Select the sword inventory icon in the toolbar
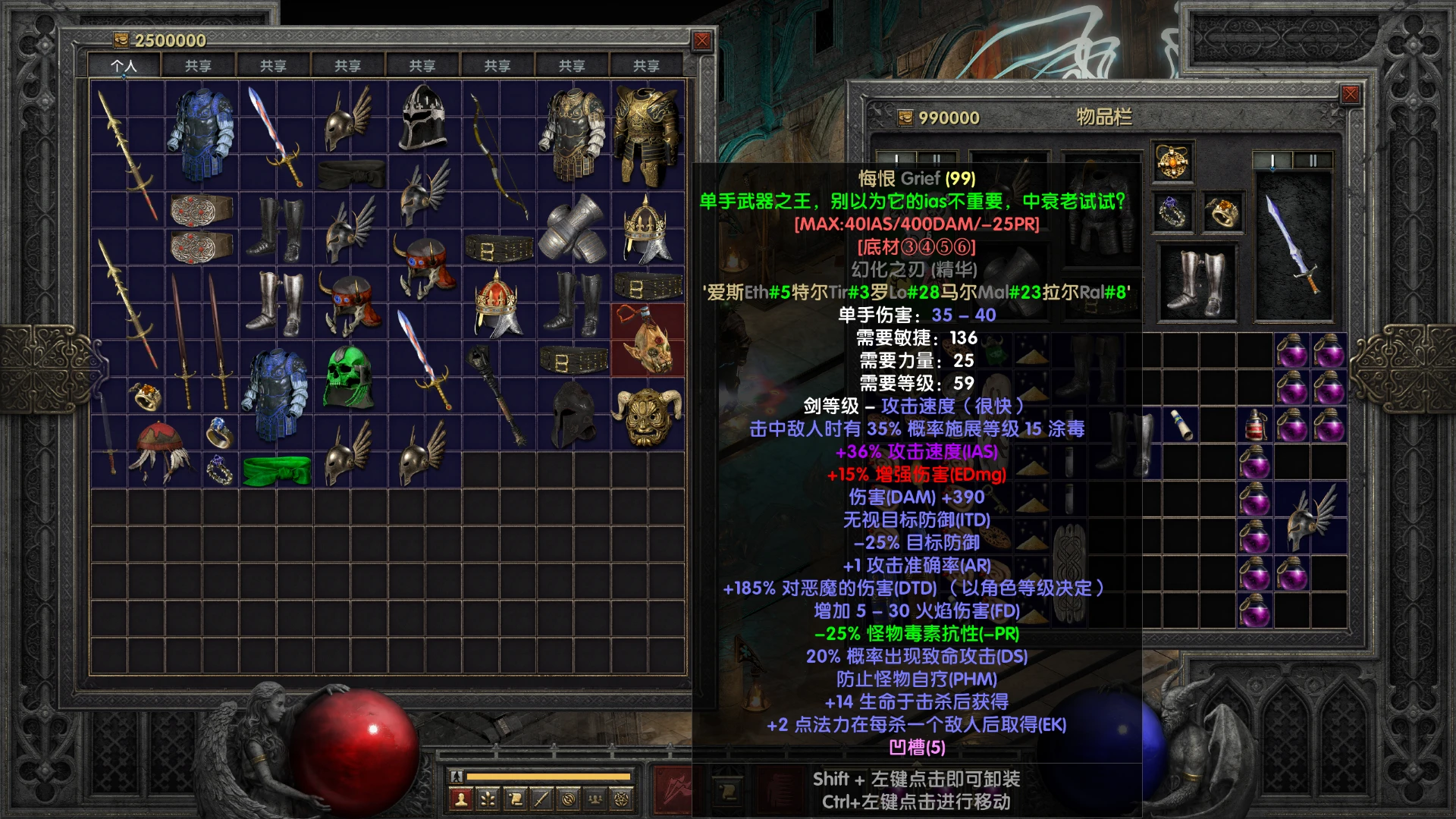The image size is (1456, 819). (x=541, y=800)
